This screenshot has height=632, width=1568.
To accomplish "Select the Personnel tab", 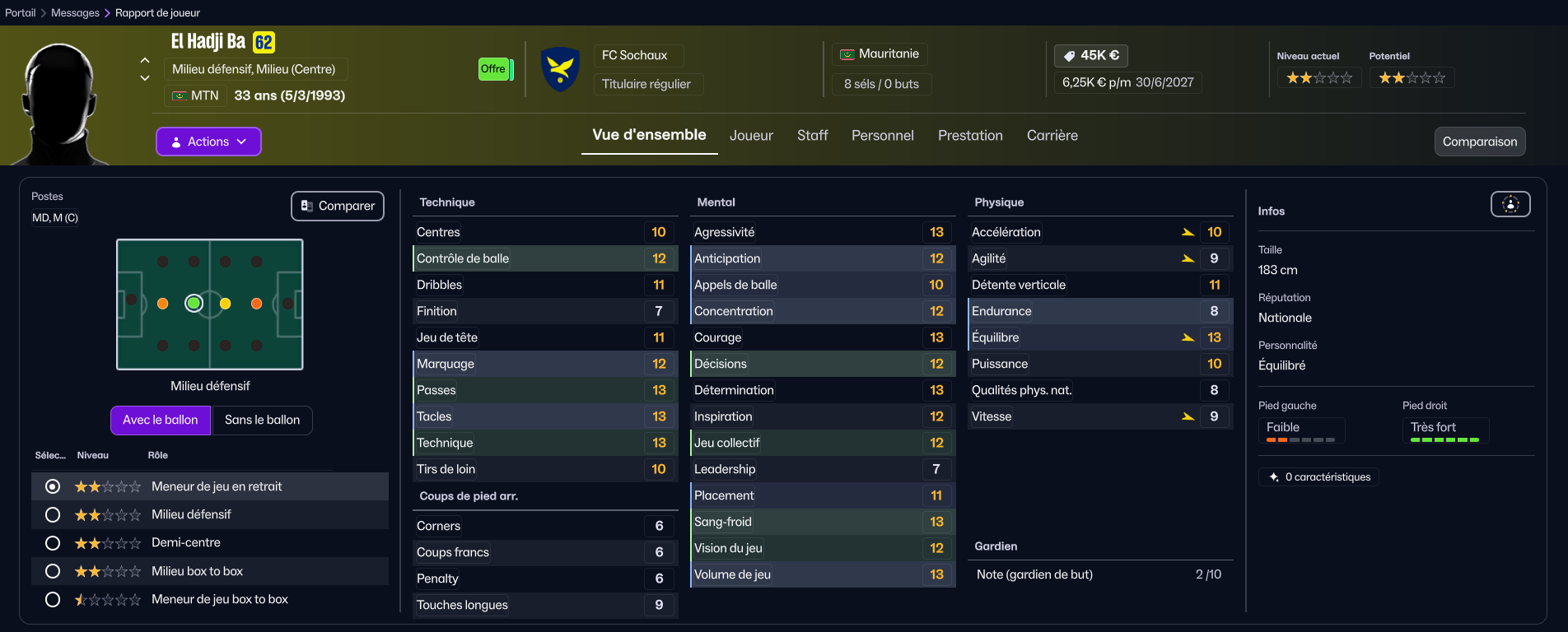I will (882, 136).
